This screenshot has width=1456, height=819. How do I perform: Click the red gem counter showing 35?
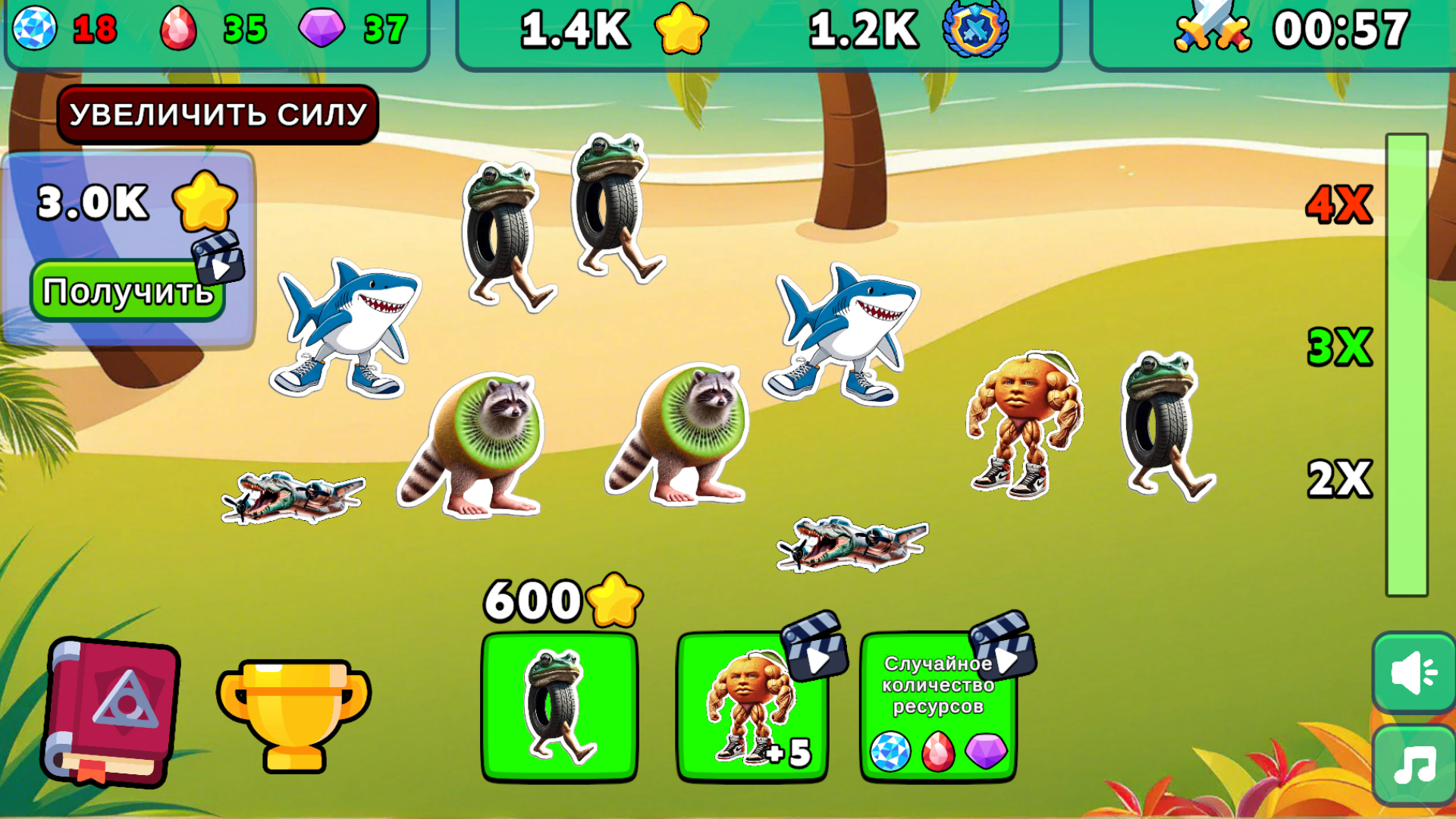point(212,29)
